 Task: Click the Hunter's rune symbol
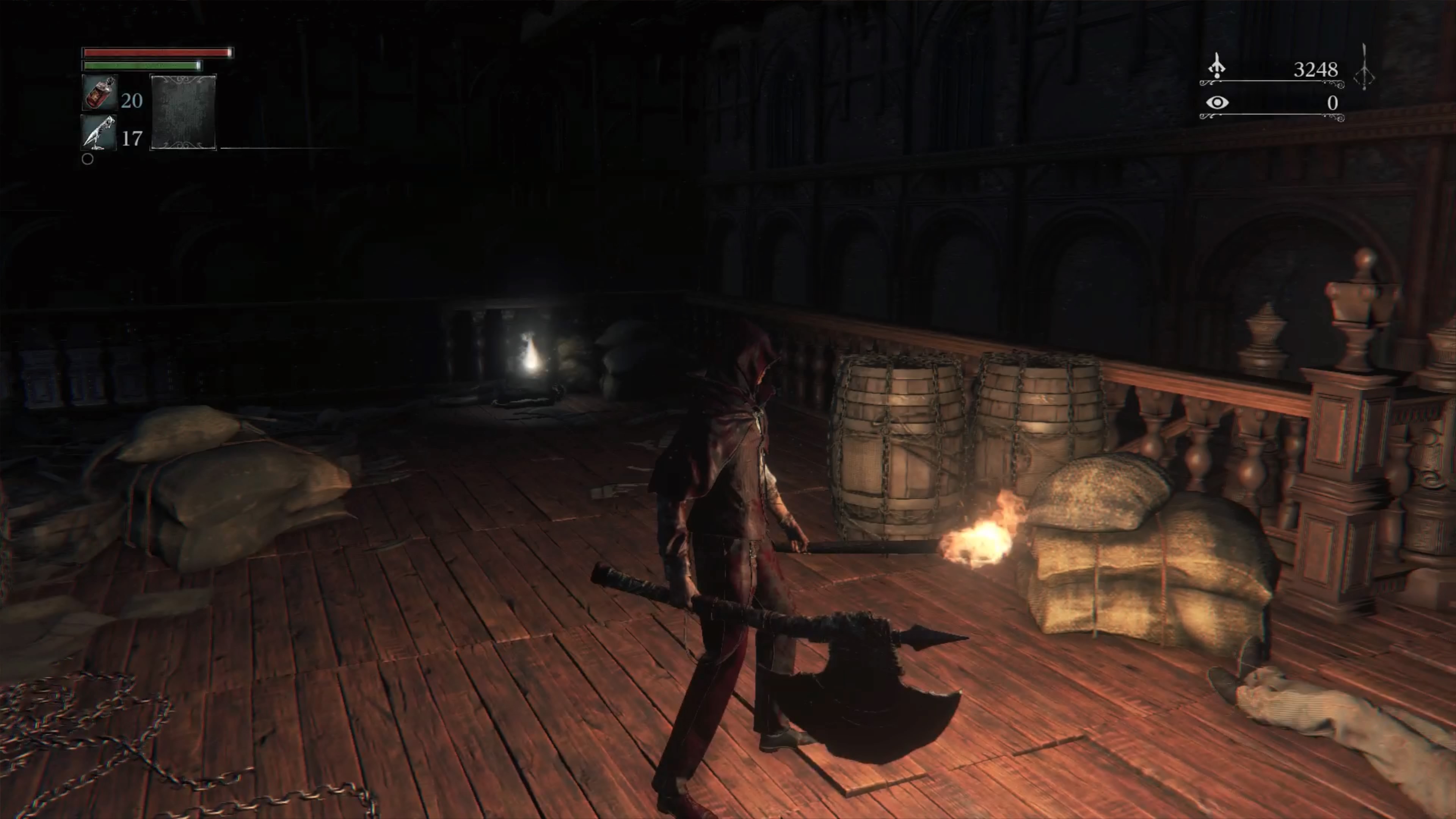click(1365, 67)
